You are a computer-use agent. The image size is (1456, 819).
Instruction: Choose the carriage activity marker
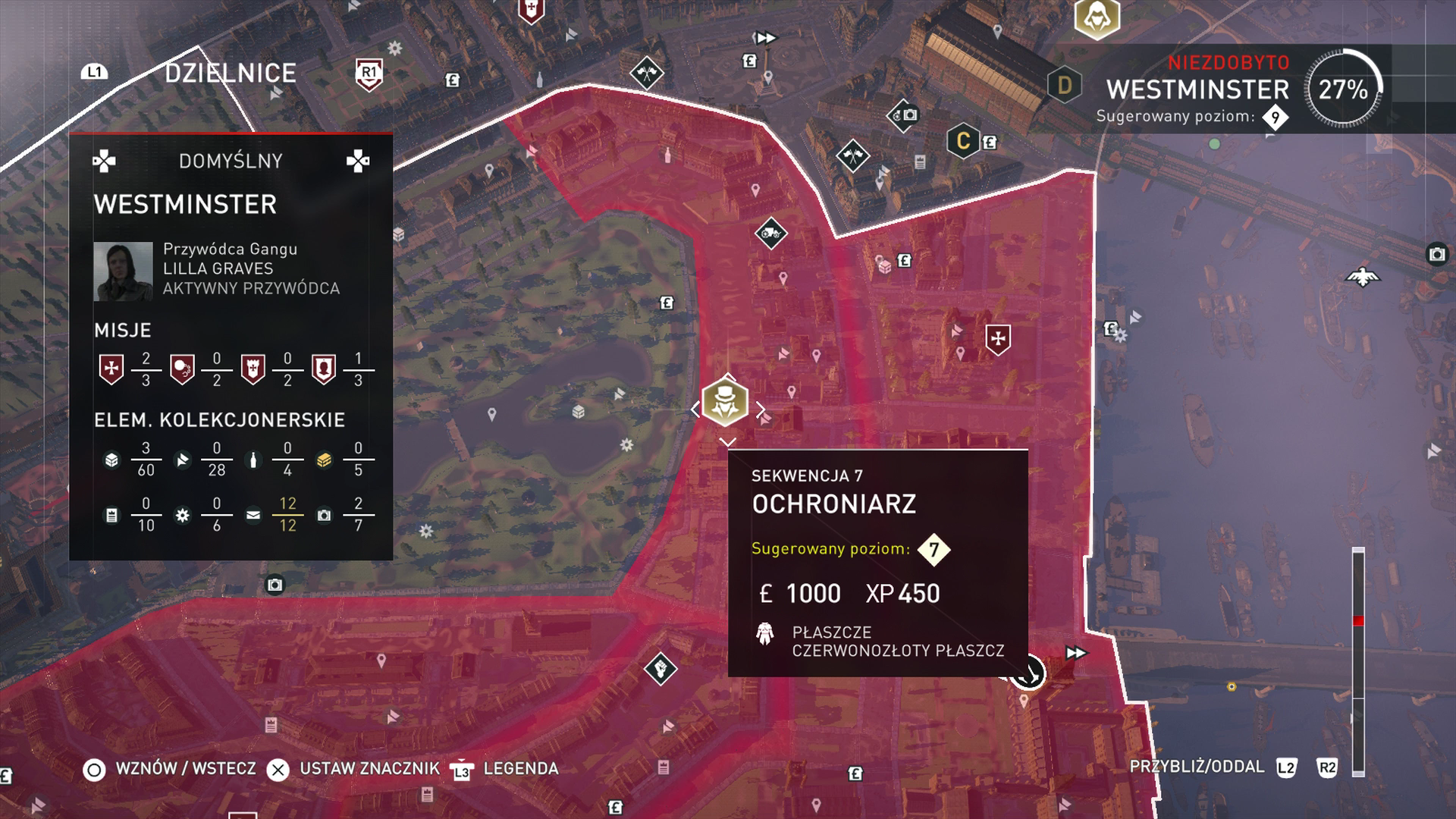pos(771,233)
